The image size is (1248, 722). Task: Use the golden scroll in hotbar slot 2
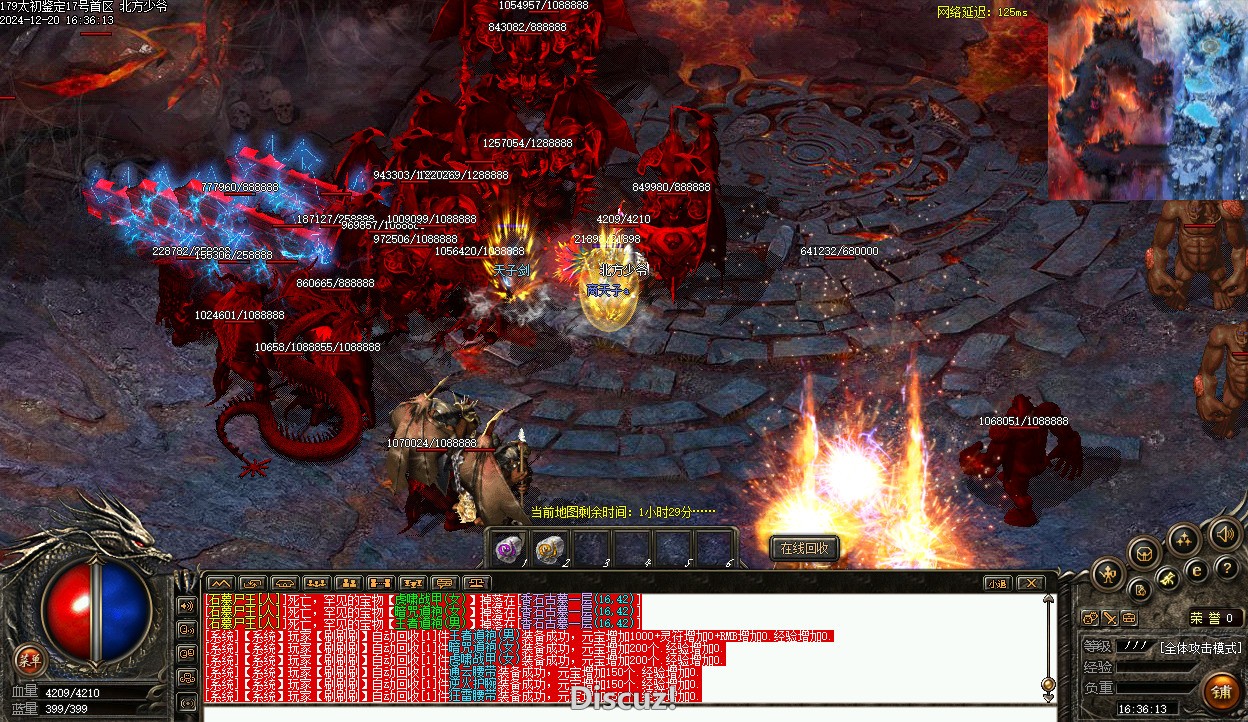(x=549, y=548)
